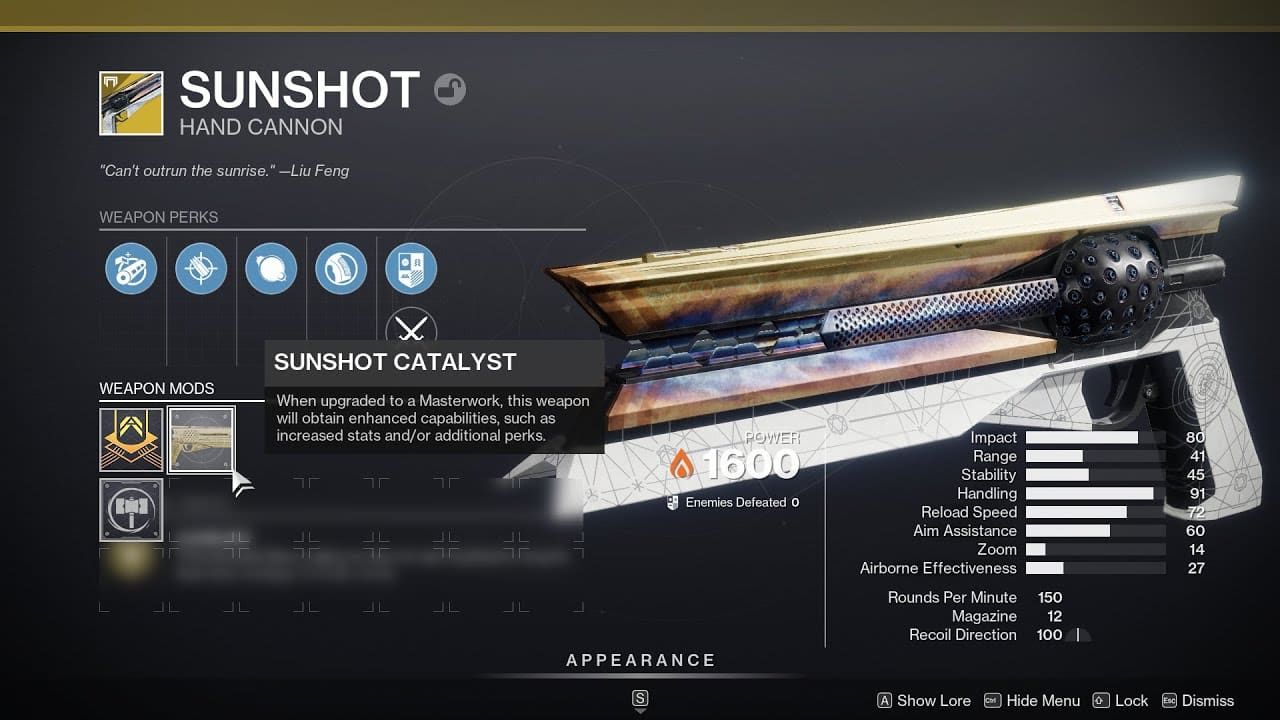The height and width of the screenshot is (720, 1280).
Task: Select the Sunburn intrinsic perk icon
Action: [x=130, y=268]
